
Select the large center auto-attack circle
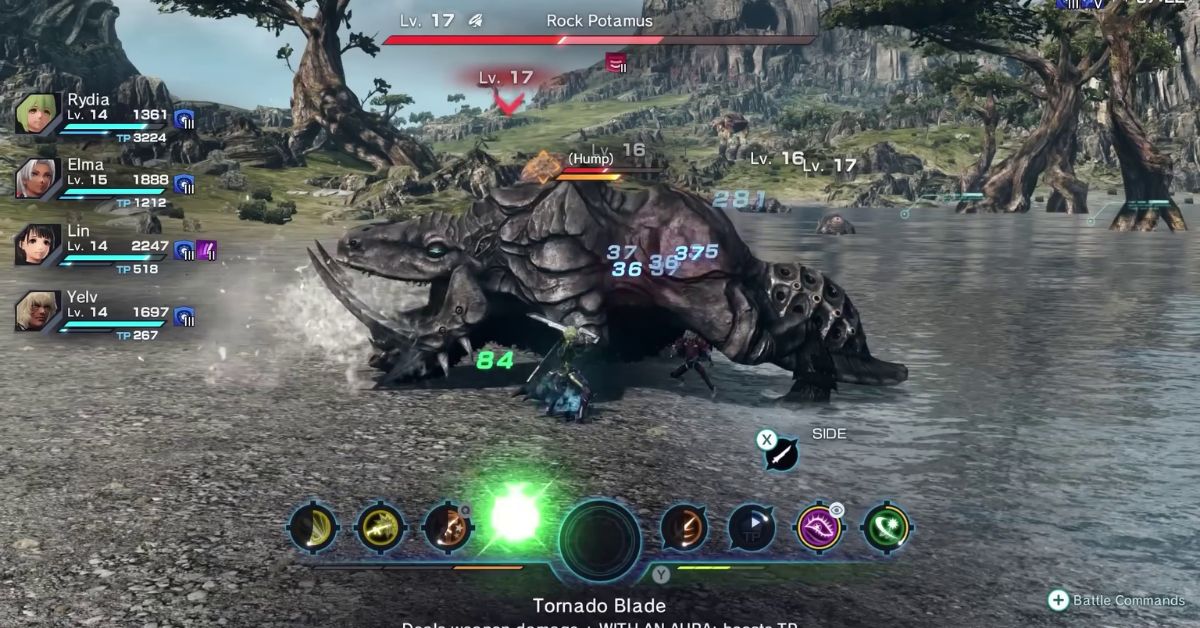coord(599,540)
